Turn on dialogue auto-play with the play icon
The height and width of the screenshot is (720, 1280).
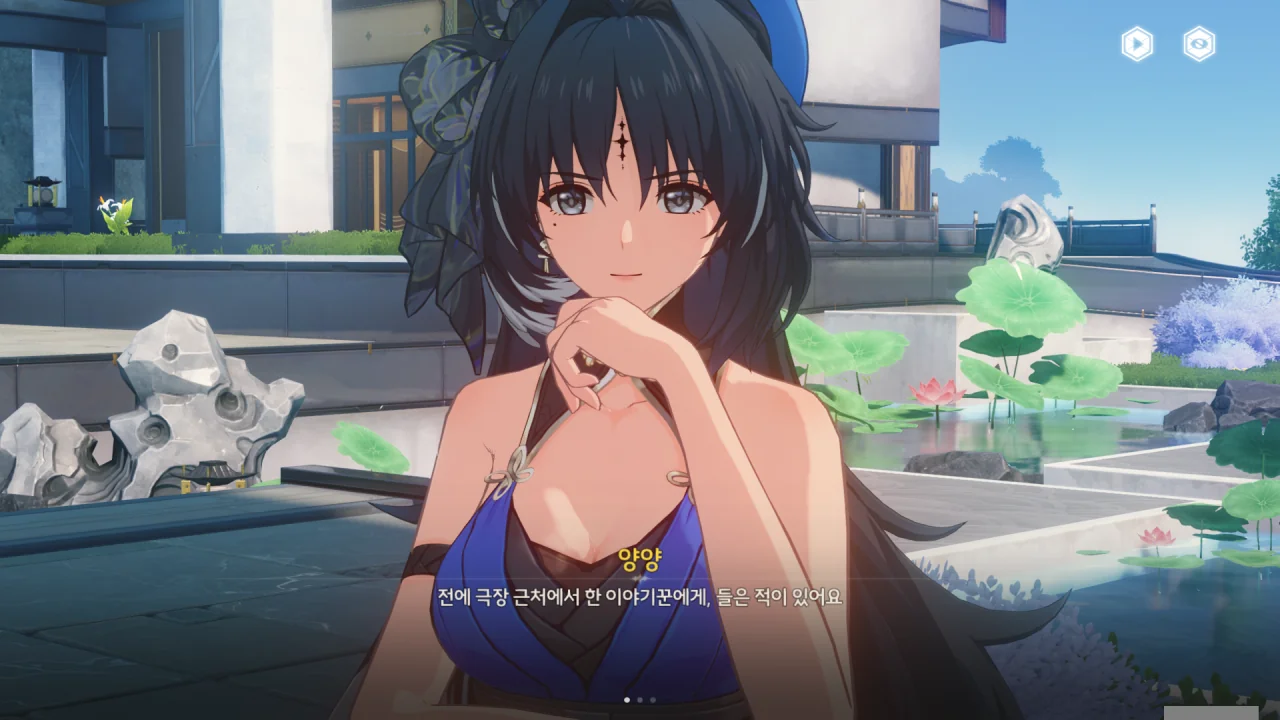pos(1137,44)
